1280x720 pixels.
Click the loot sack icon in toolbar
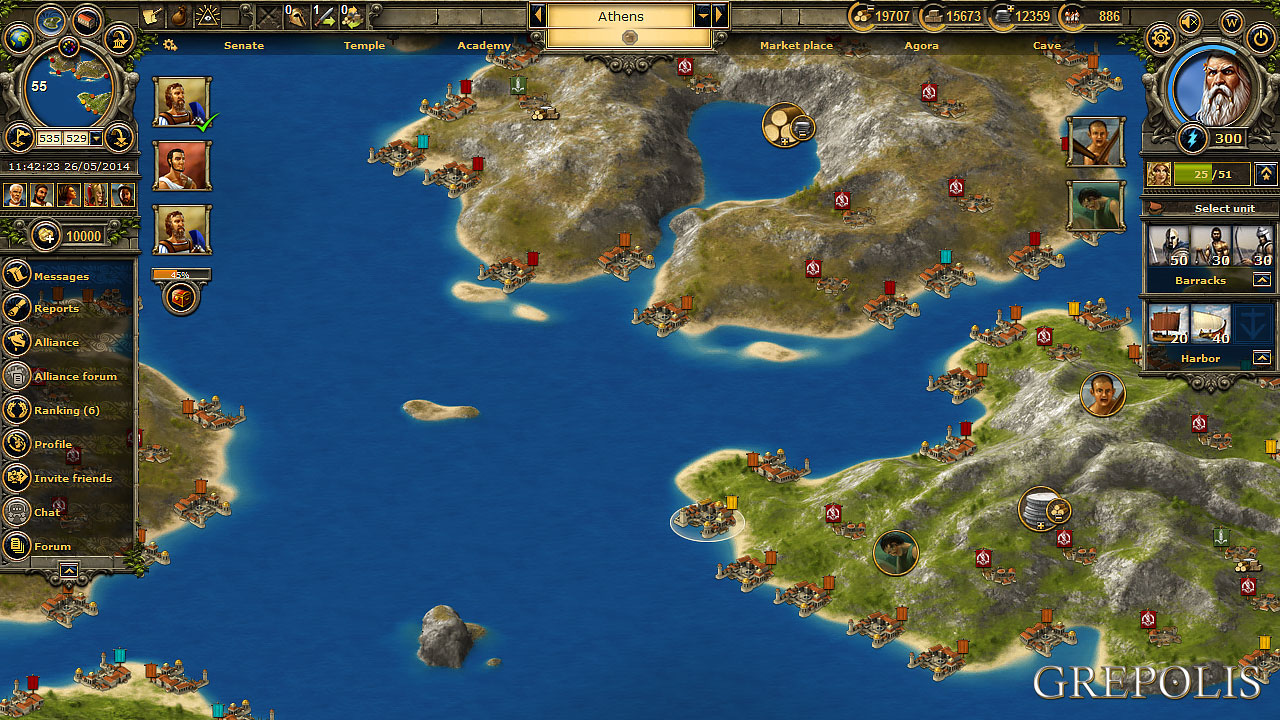tap(177, 14)
